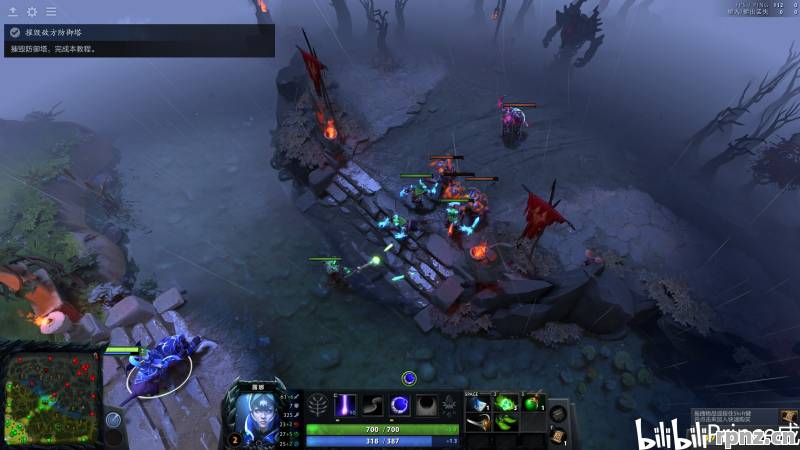Viewport: 800px width, 450px height.
Task: Select the curved blade item slot
Action: (480, 422)
